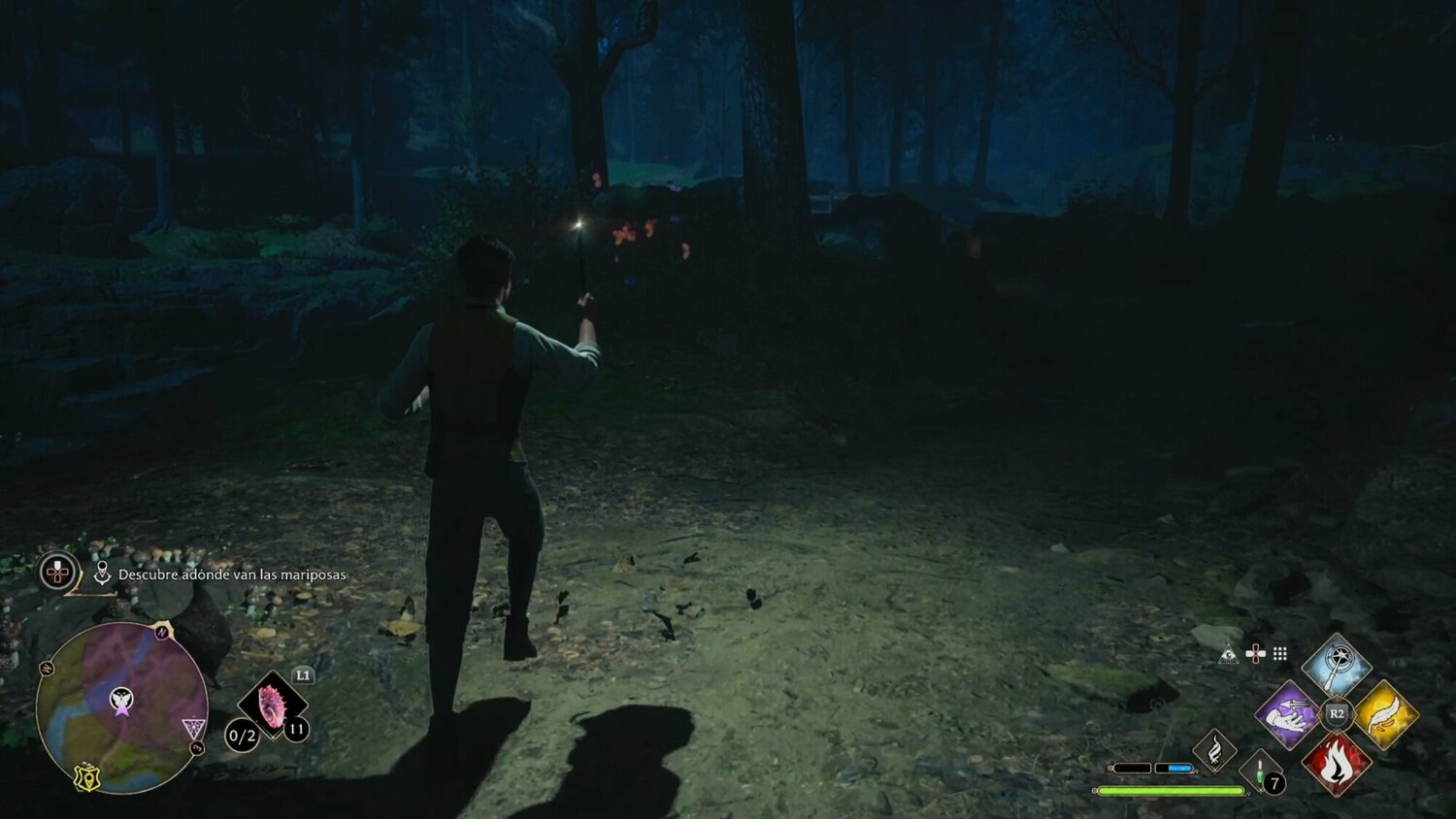This screenshot has width=1456, height=819.
Task: Click the quest text Descubre adónde van las mariposas
Action: coord(233,574)
